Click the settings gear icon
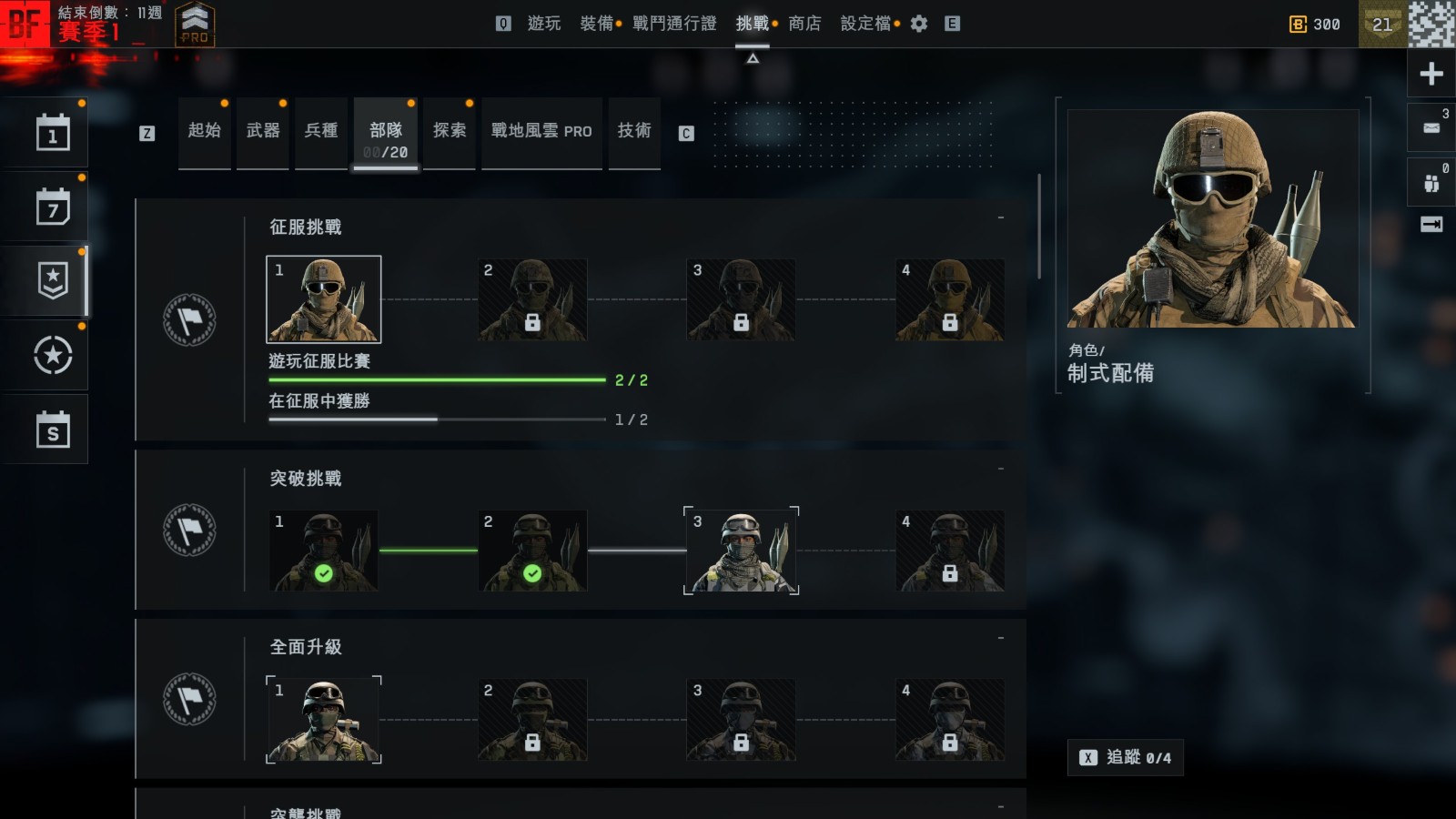The width and height of the screenshot is (1456, 819). coord(919,24)
